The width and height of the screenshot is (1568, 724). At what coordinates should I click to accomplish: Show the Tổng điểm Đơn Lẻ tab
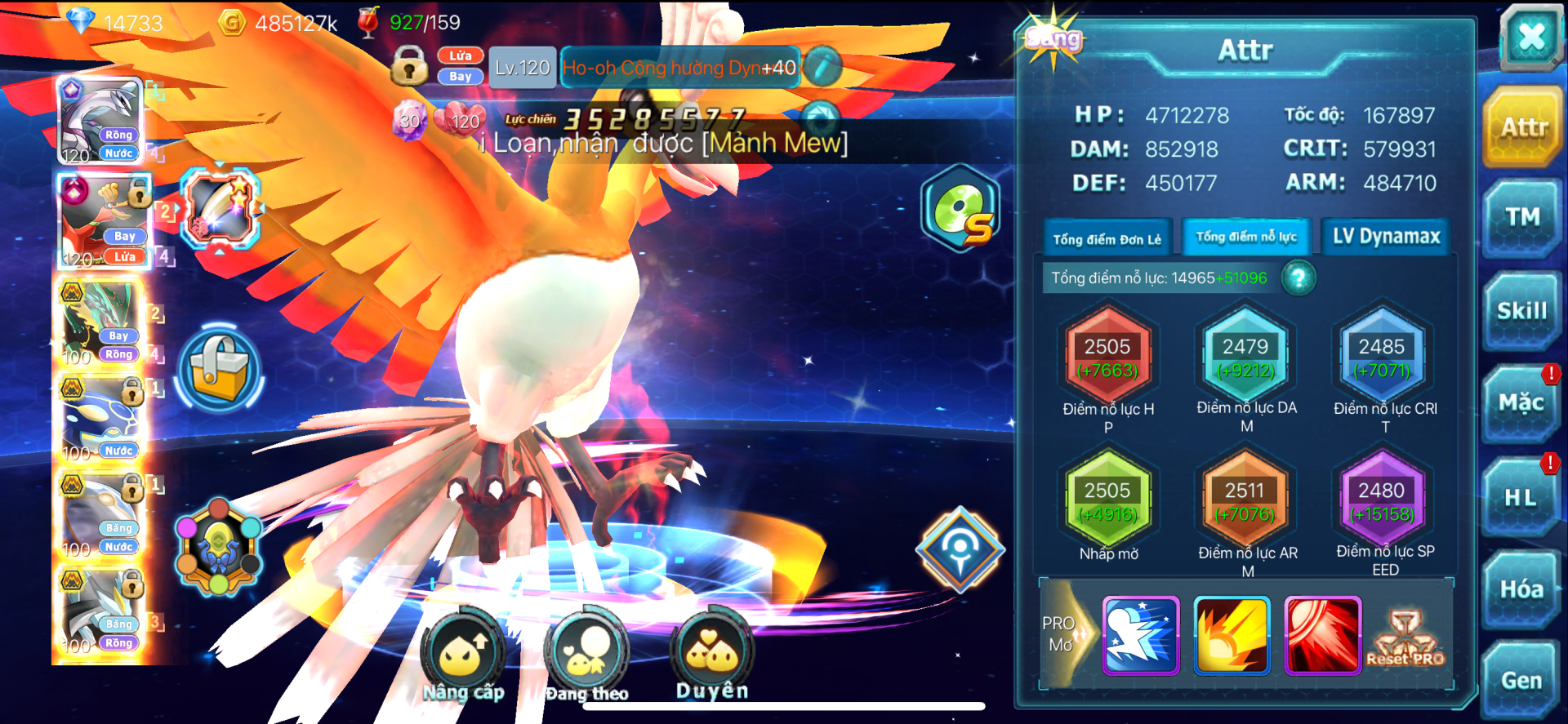pyautogui.click(x=1107, y=239)
